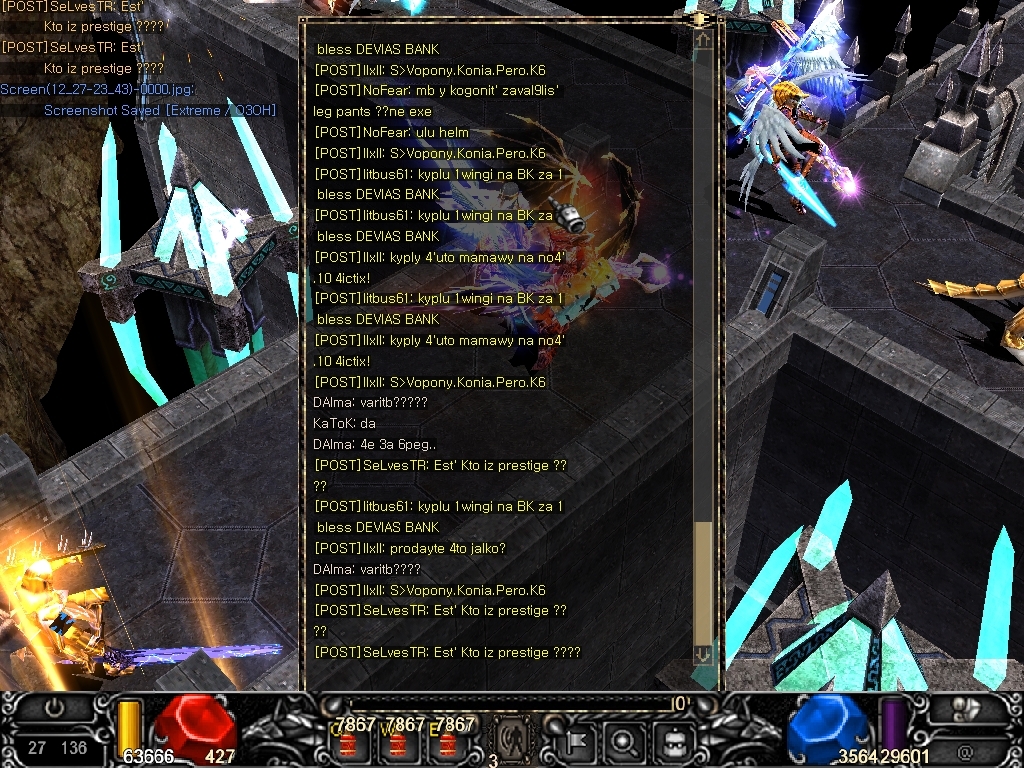Select DAlma's "varitb?????" chat line
1024x768 pixels.
coord(370,402)
